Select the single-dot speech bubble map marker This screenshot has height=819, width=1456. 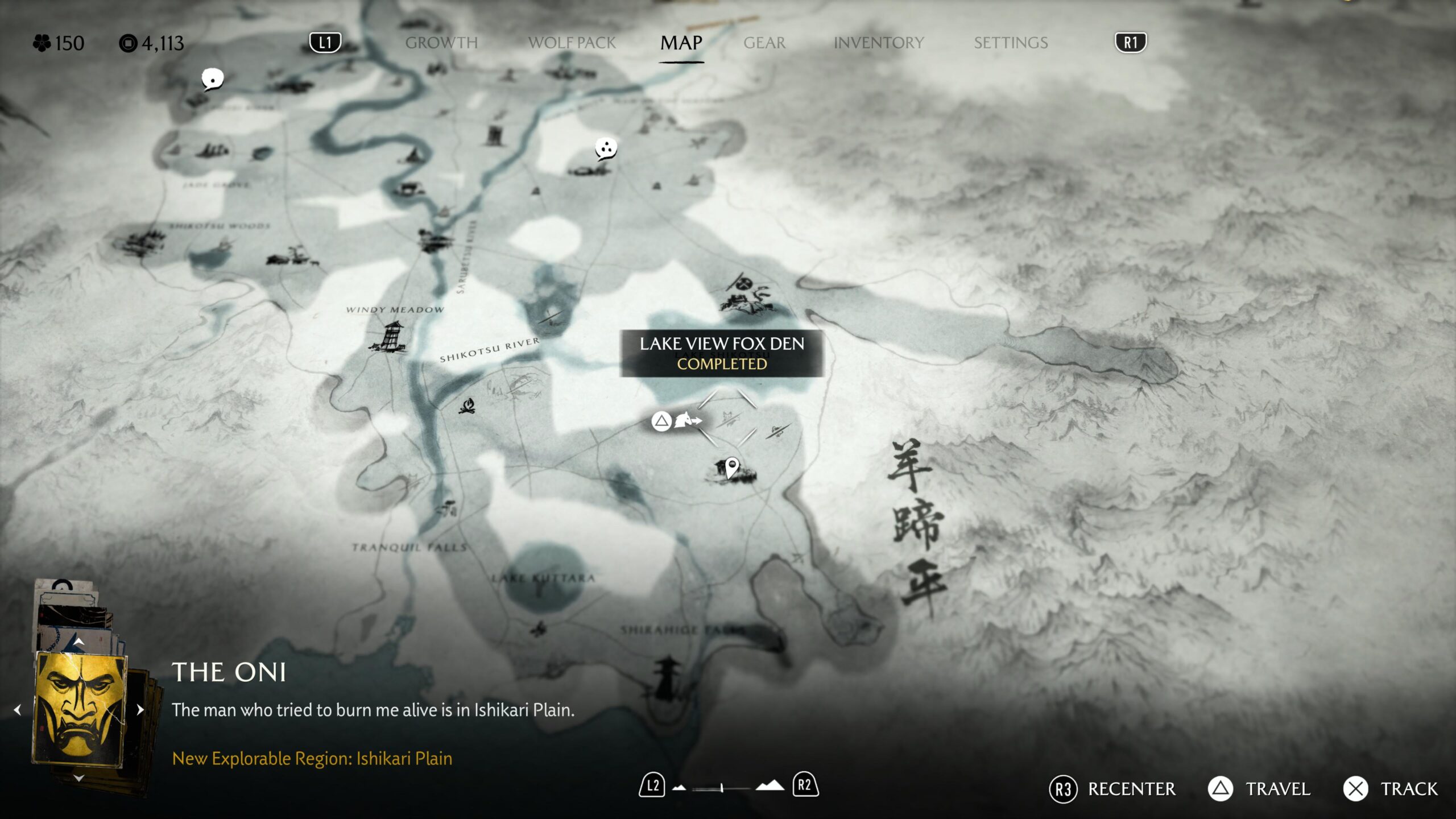click(x=212, y=78)
